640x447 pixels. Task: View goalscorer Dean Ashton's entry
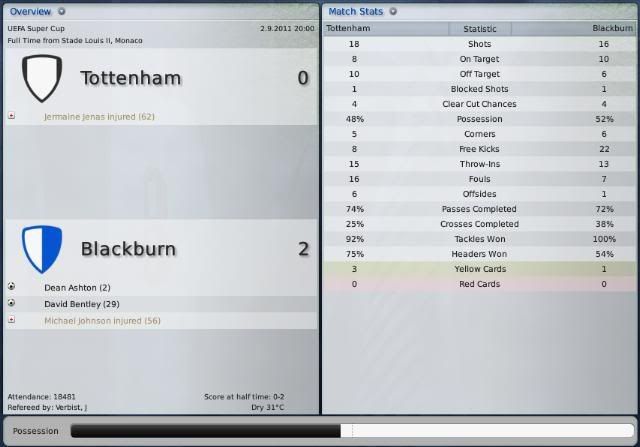coord(78,287)
